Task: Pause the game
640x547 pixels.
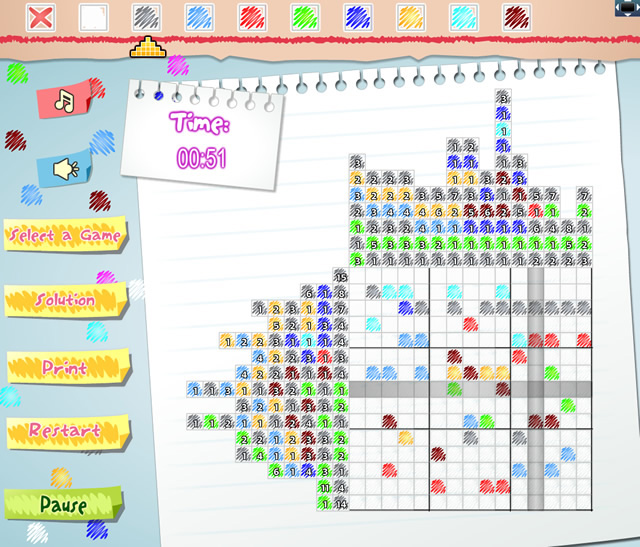Action: click(x=62, y=503)
